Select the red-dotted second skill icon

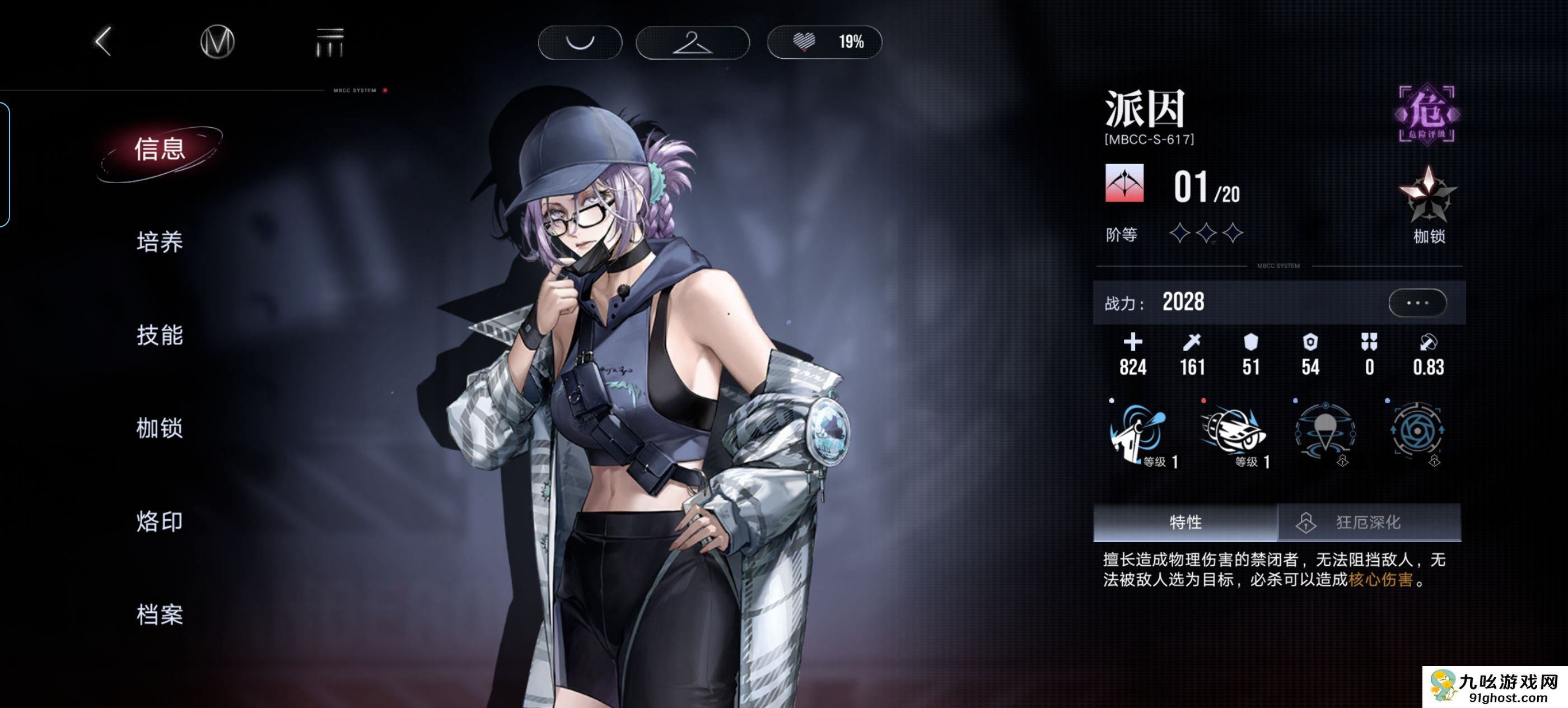(x=1233, y=433)
